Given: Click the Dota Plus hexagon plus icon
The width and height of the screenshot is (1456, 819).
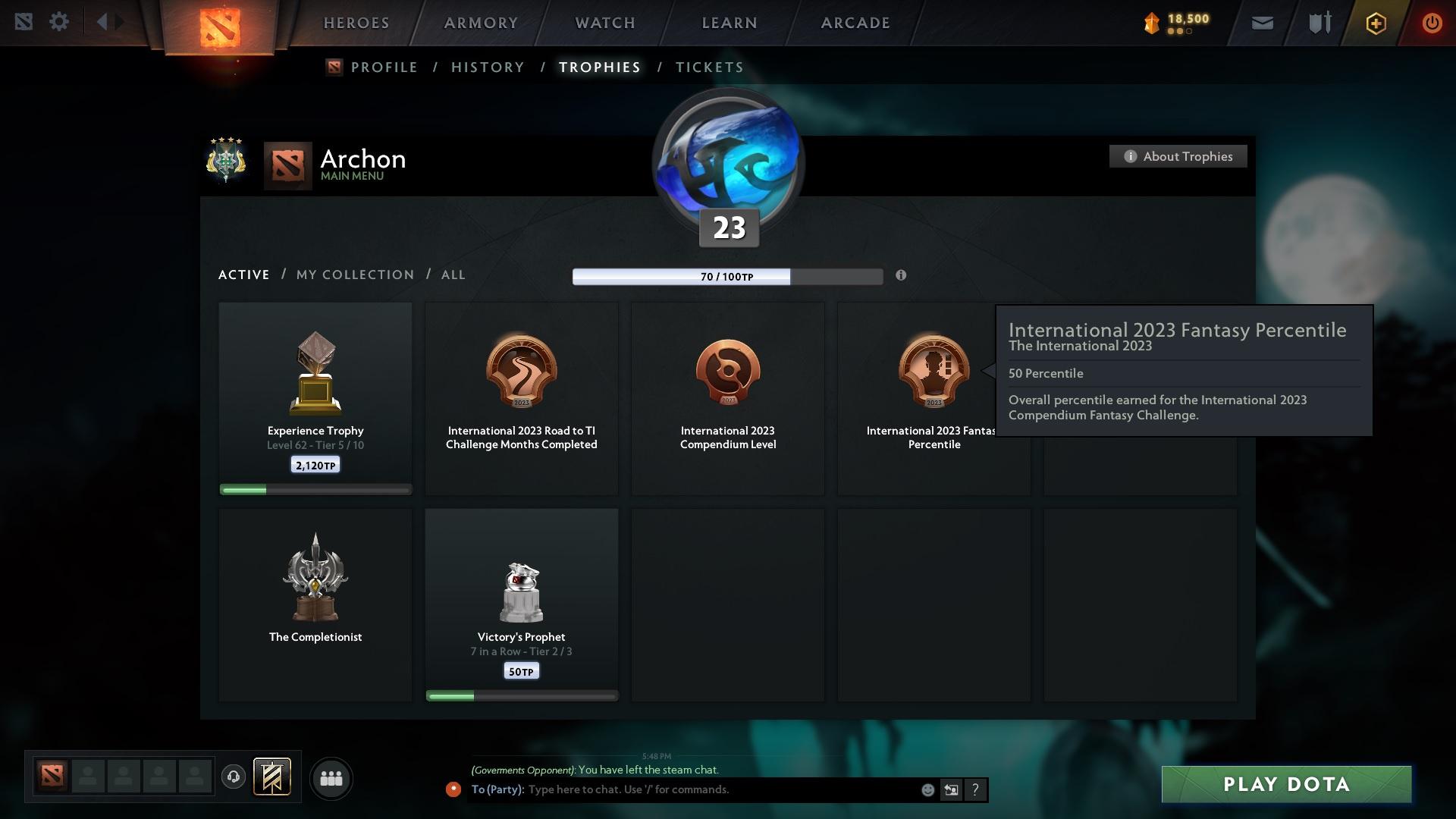Looking at the screenshot, I should coord(1375,24).
